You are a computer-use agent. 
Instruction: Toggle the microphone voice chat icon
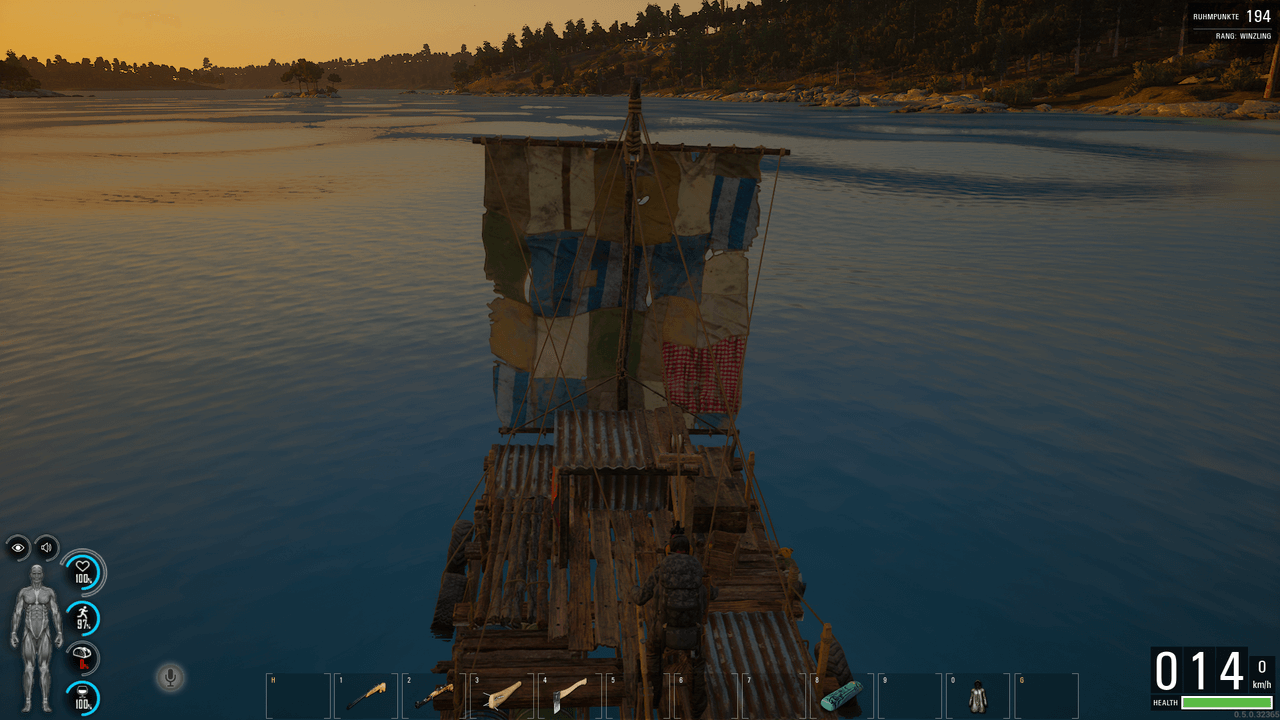[x=170, y=678]
